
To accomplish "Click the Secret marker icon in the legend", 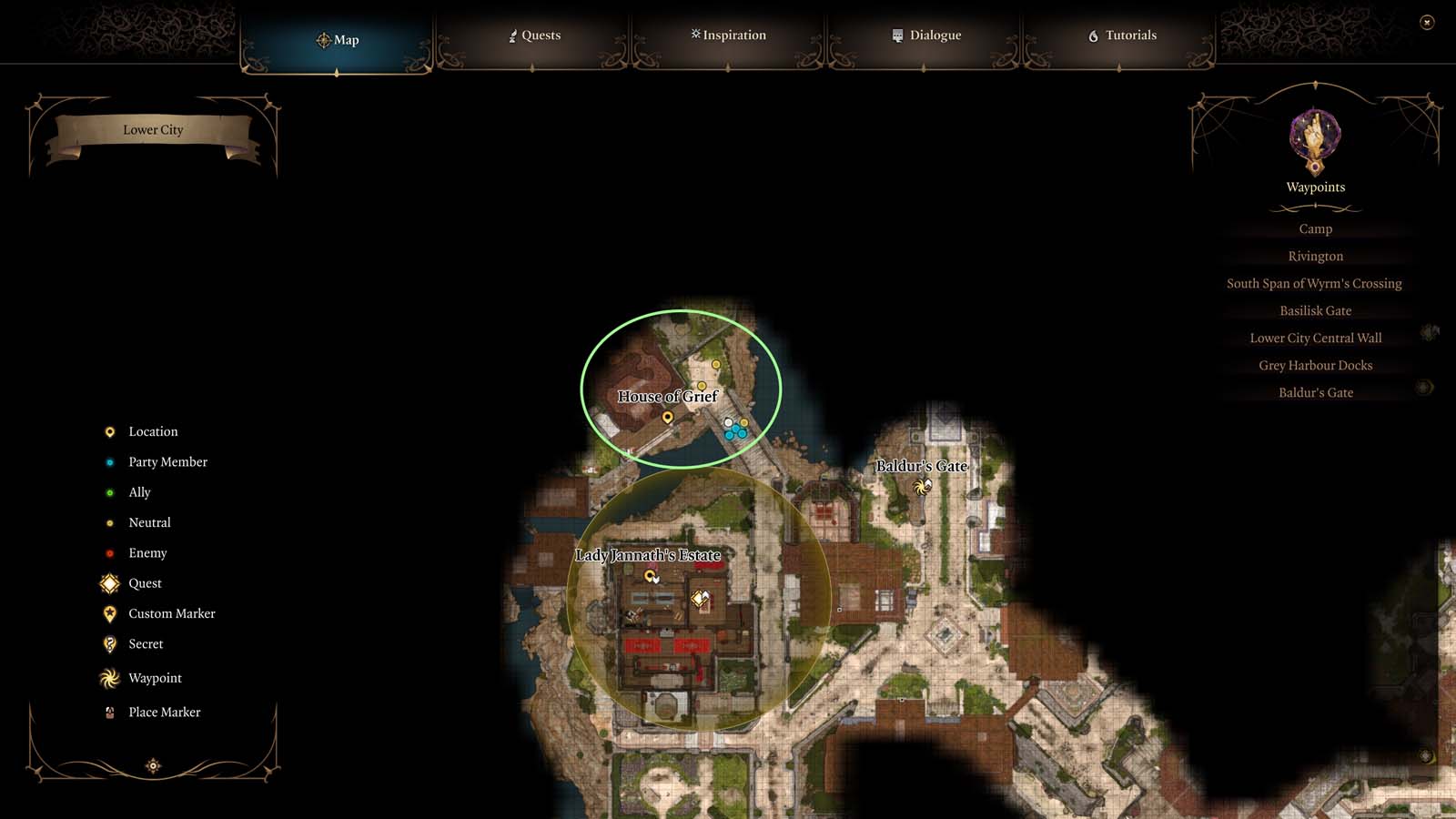I will [109, 643].
